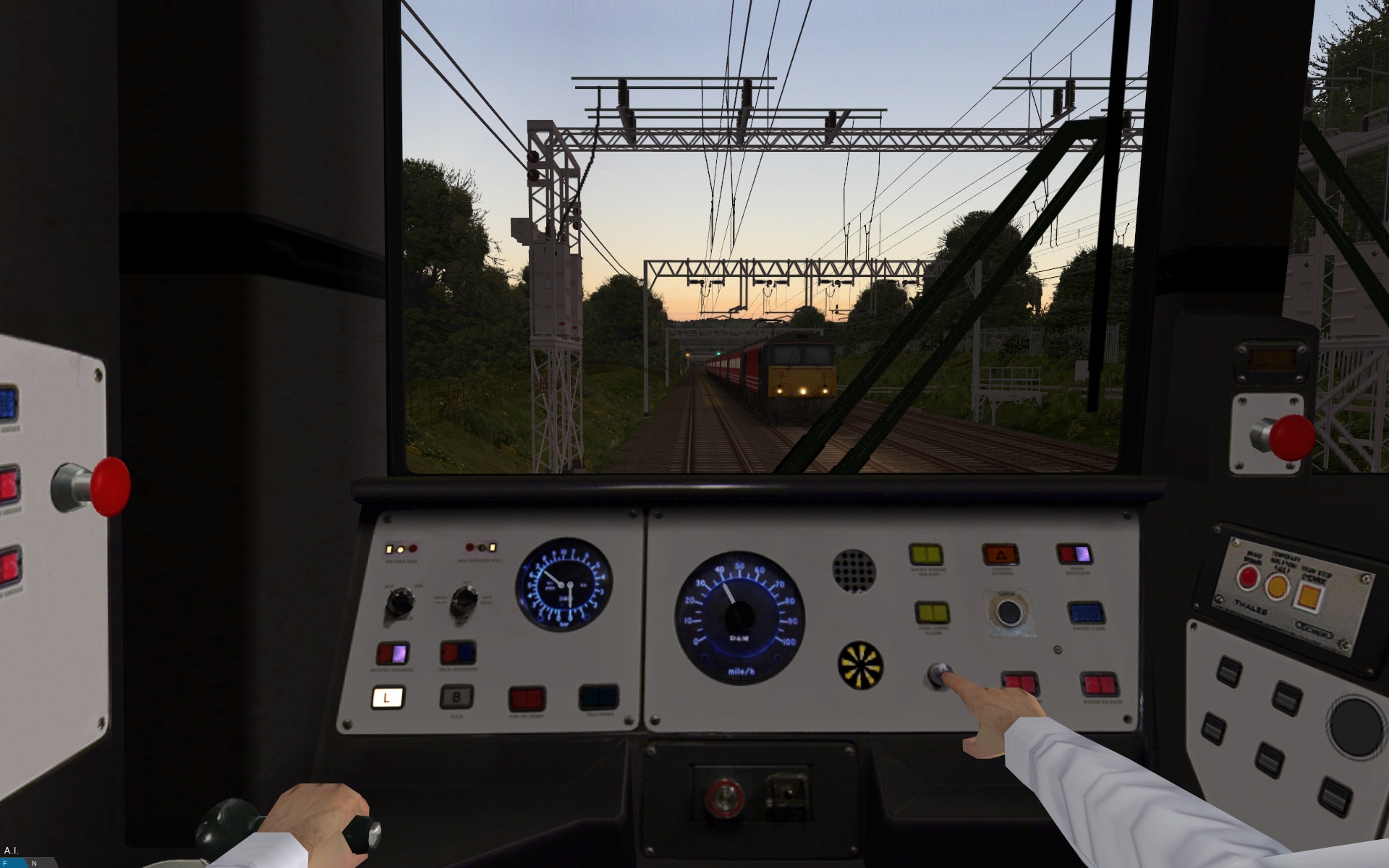
Task: Push the dark teal button, bottom row
Action: tap(598, 697)
